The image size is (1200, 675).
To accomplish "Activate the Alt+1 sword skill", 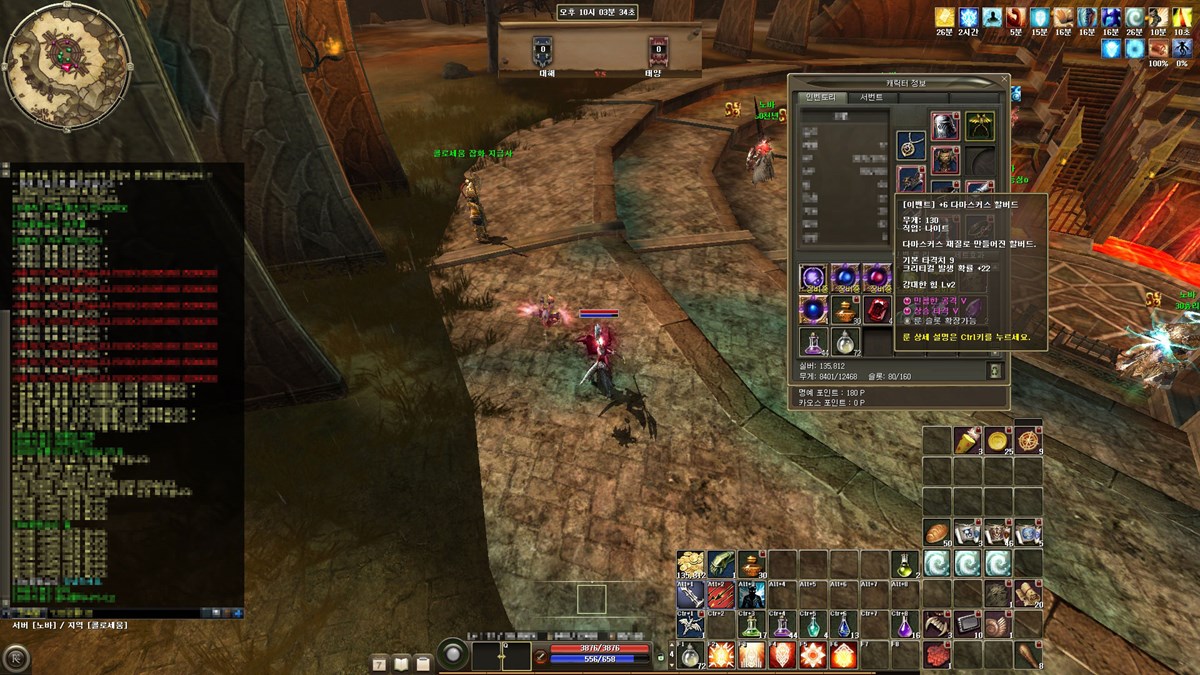I will tap(690, 595).
